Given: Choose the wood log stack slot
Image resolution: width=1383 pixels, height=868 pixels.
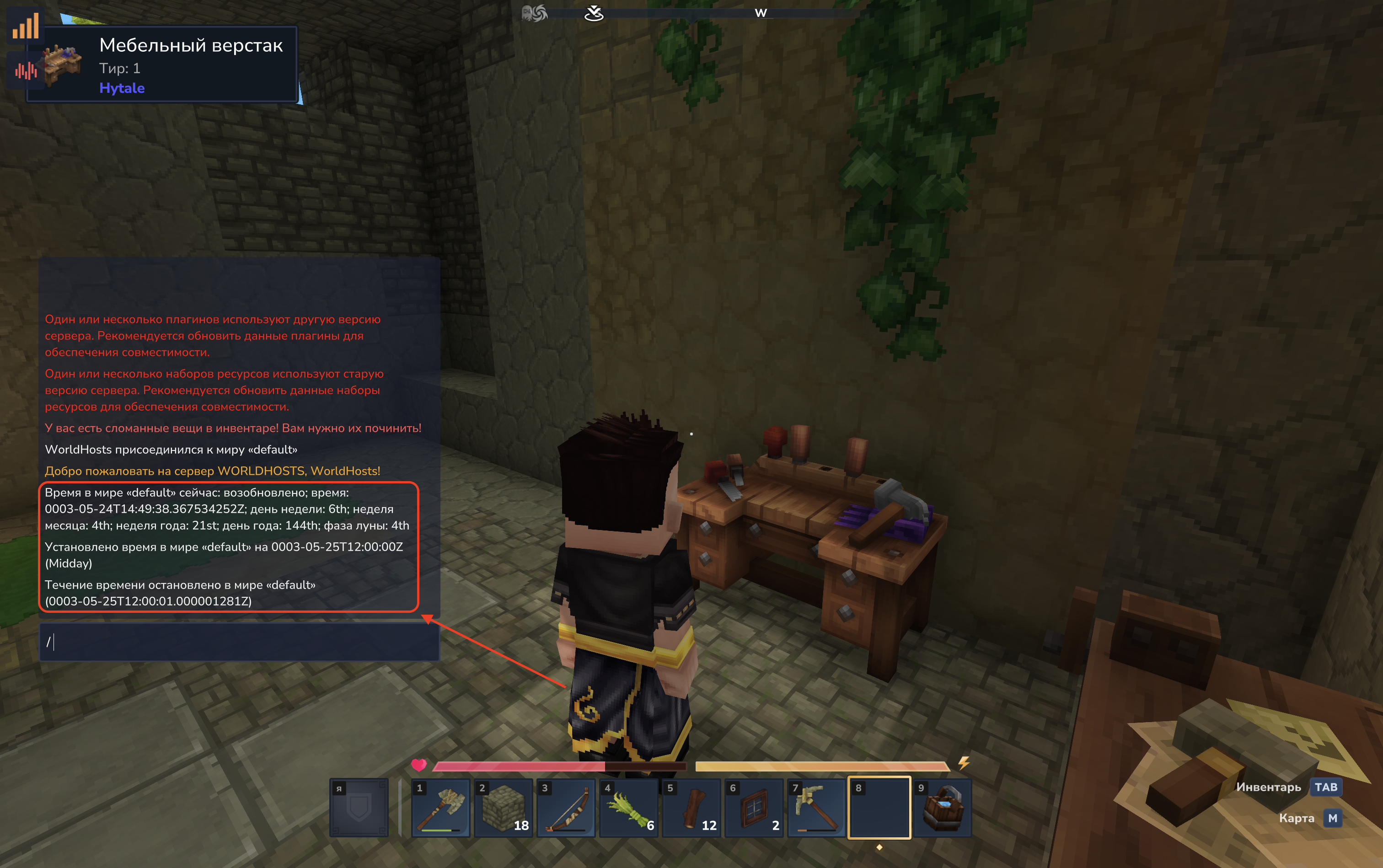Looking at the screenshot, I should tap(691, 808).
